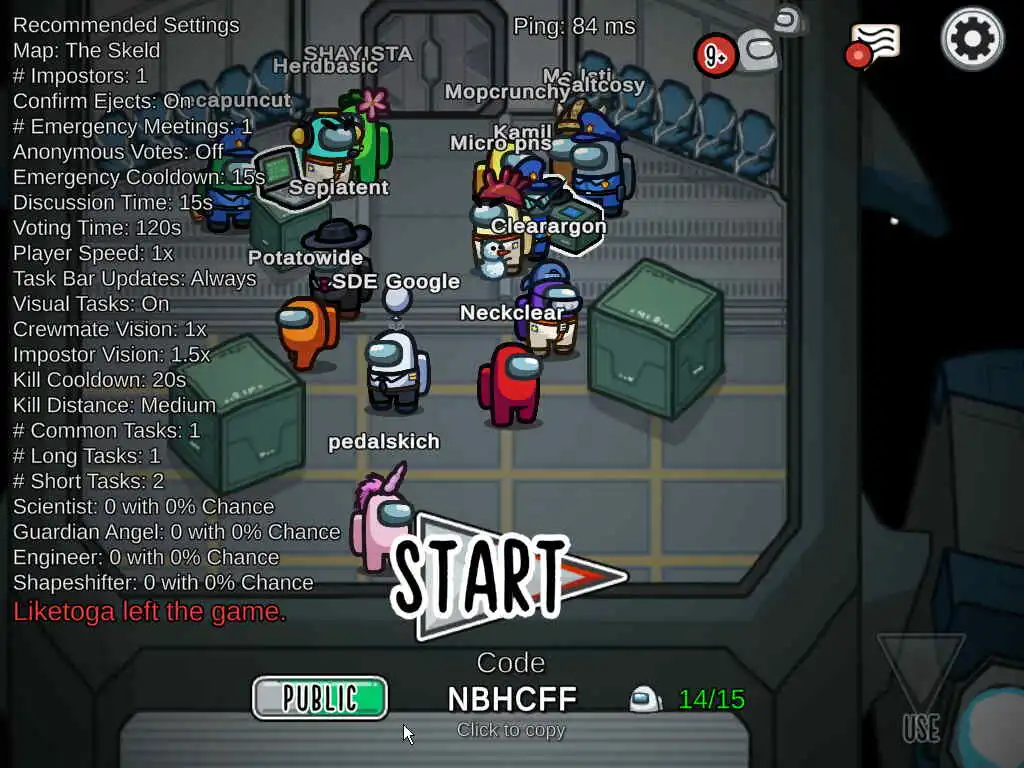Open the chat speech bubble
This screenshot has width=1024, height=768.
pos(873,45)
